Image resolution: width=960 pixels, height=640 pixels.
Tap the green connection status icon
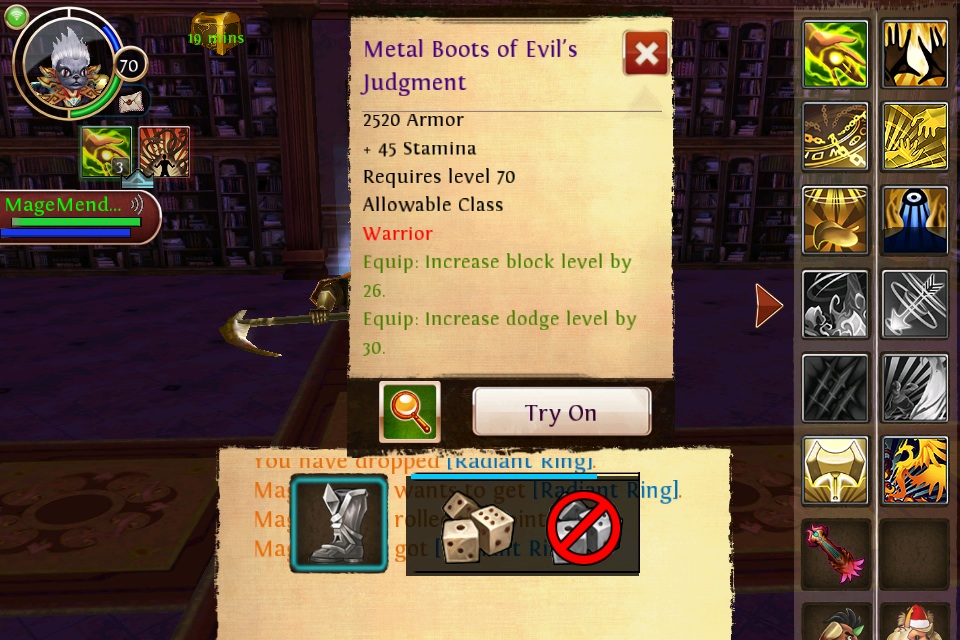click(x=16, y=16)
